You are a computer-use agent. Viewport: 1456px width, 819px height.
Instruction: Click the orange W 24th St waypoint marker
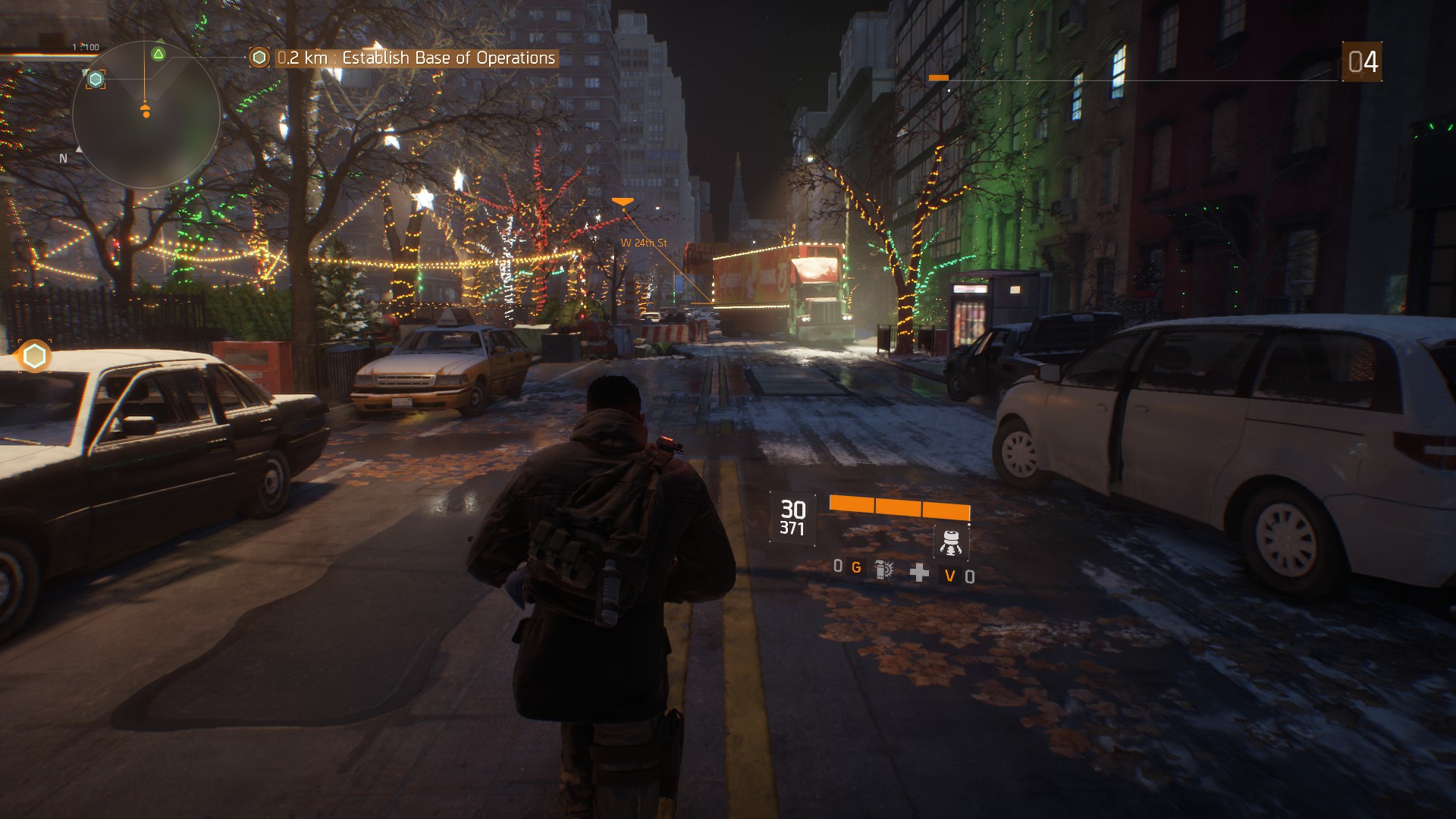pos(623,202)
